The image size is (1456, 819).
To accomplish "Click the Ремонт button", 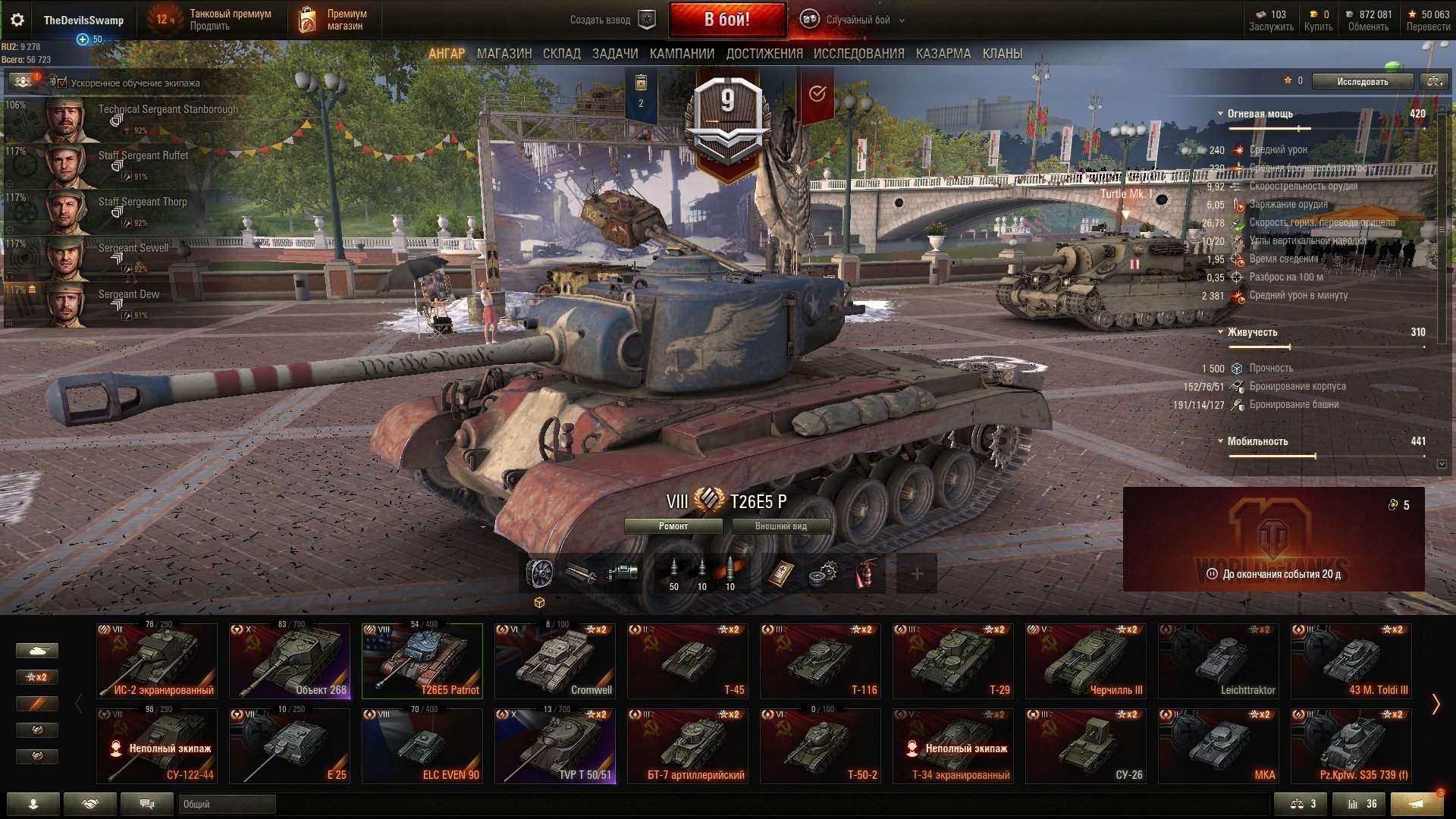I will click(673, 526).
